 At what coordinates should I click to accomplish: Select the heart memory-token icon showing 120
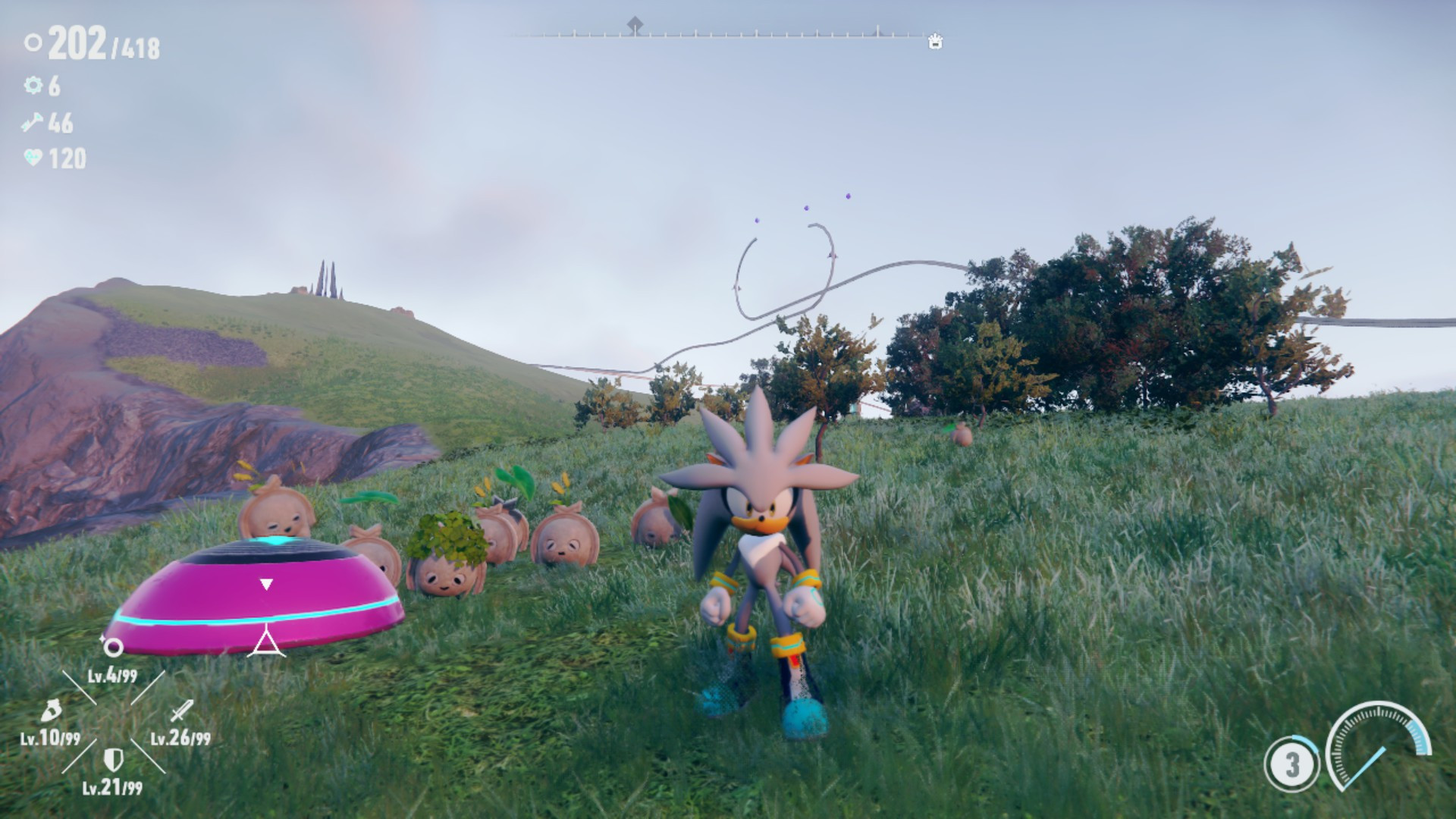click(x=31, y=155)
